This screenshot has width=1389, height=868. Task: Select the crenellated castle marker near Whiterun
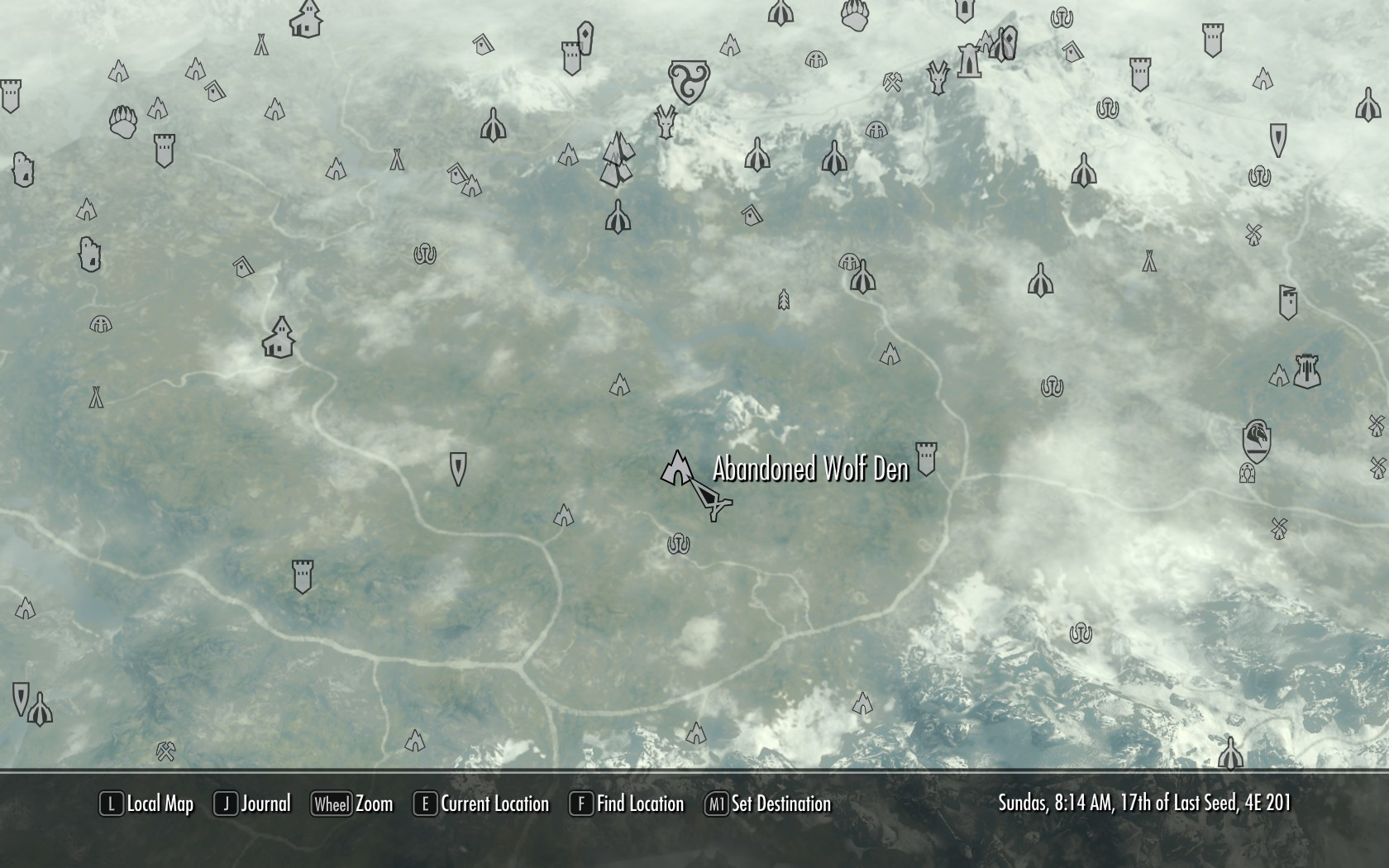point(1306,371)
